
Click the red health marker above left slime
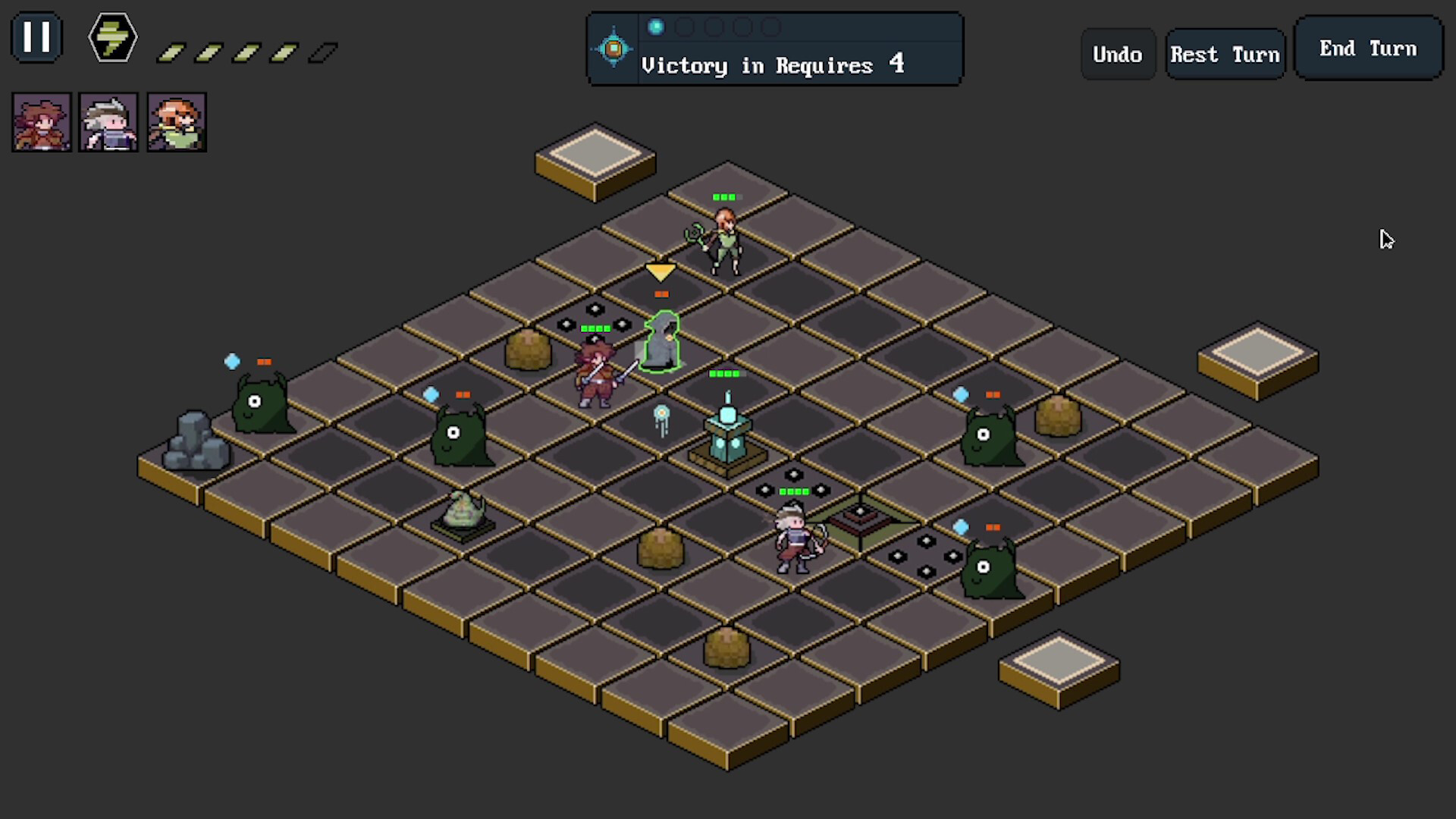click(x=264, y=362)
